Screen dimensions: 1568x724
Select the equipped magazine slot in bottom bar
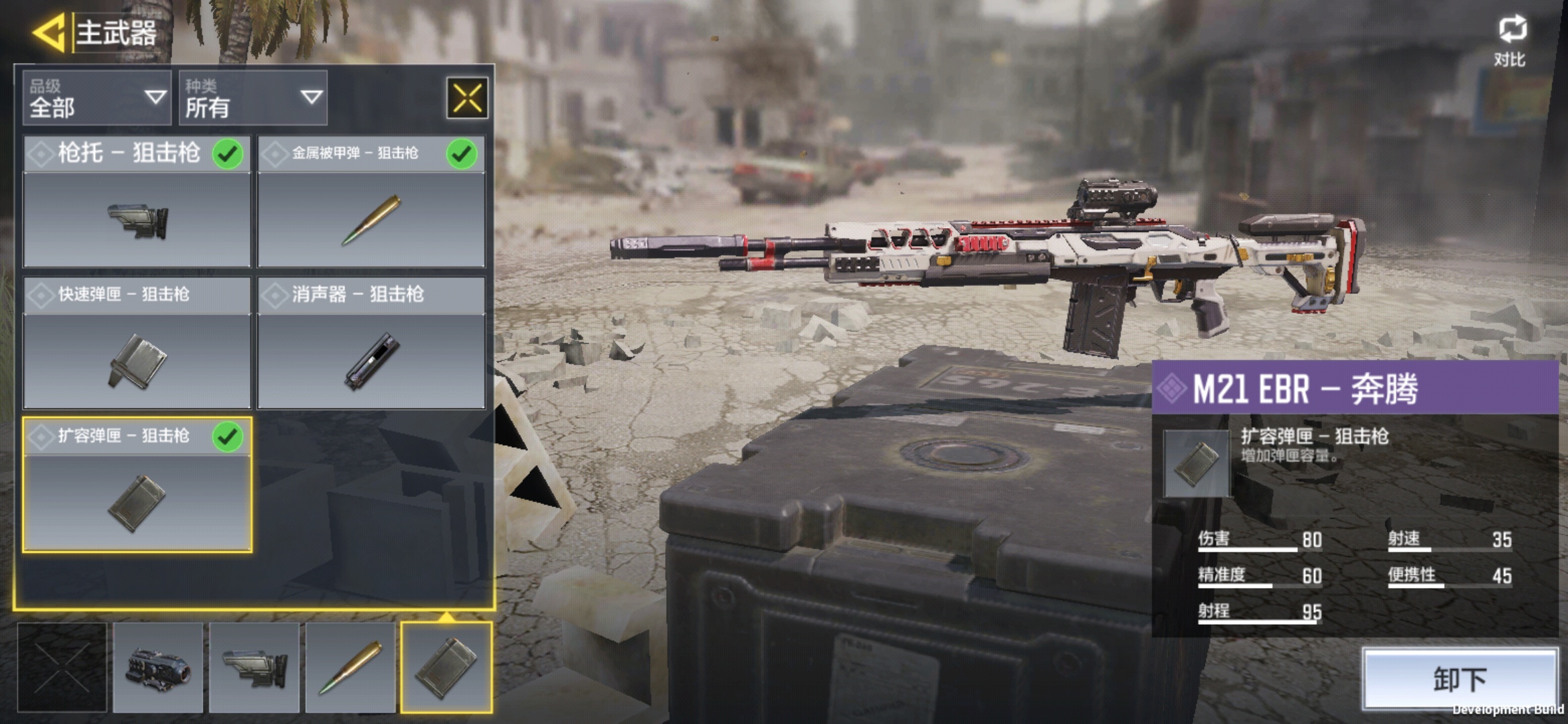tap(446, 667)
